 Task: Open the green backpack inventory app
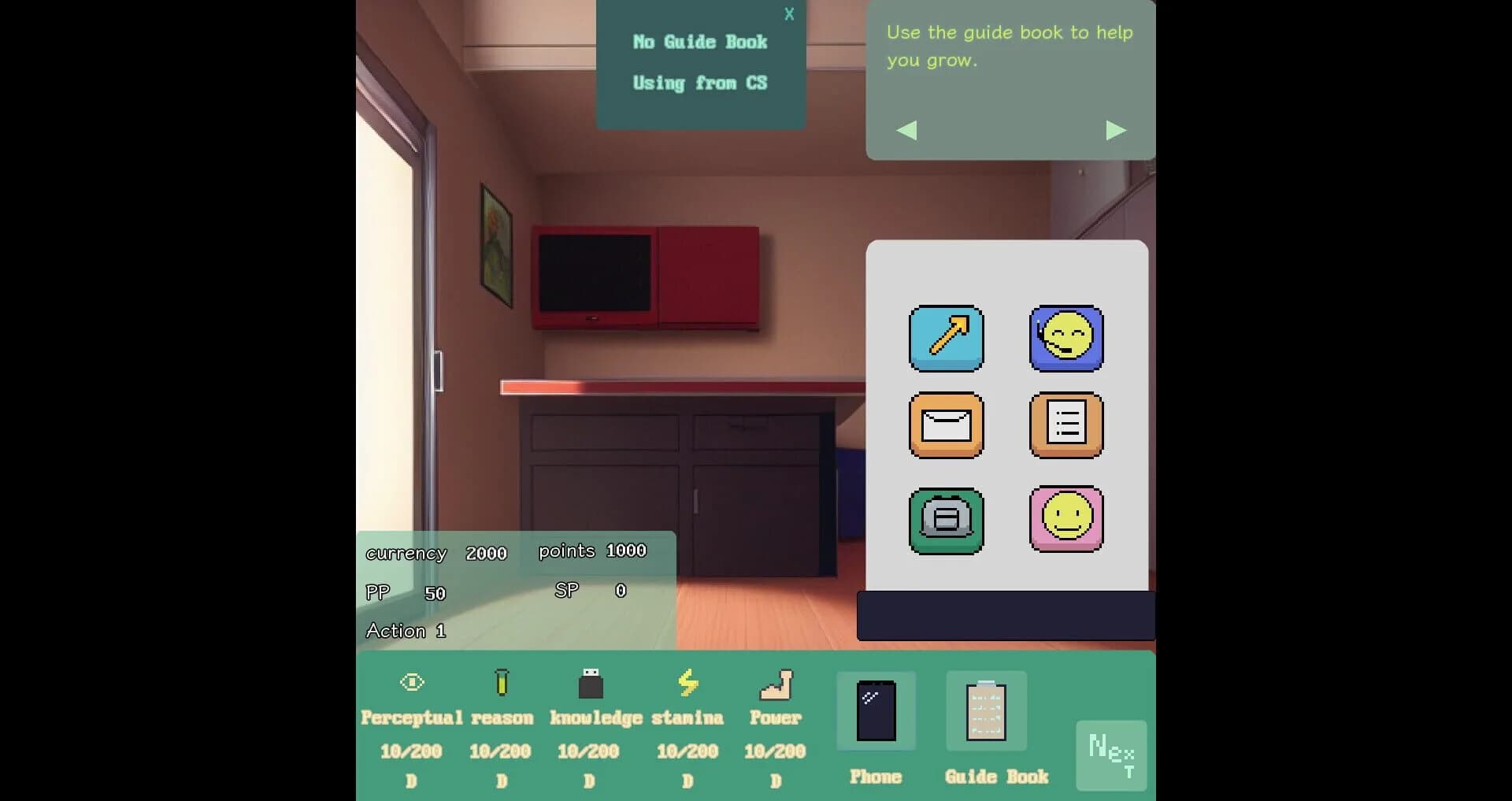[946, 521]
